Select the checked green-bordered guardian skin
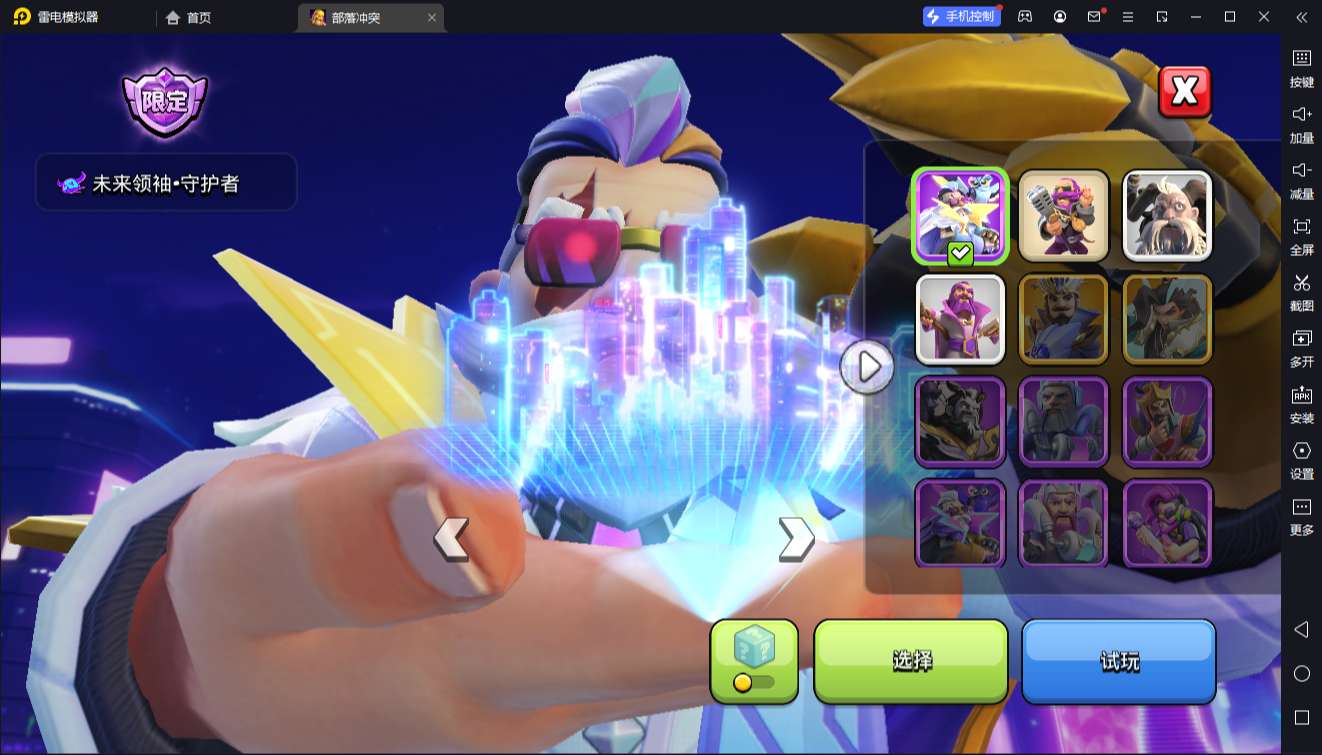The height and width of the screenshot is (755, 1322). point(960,216)
